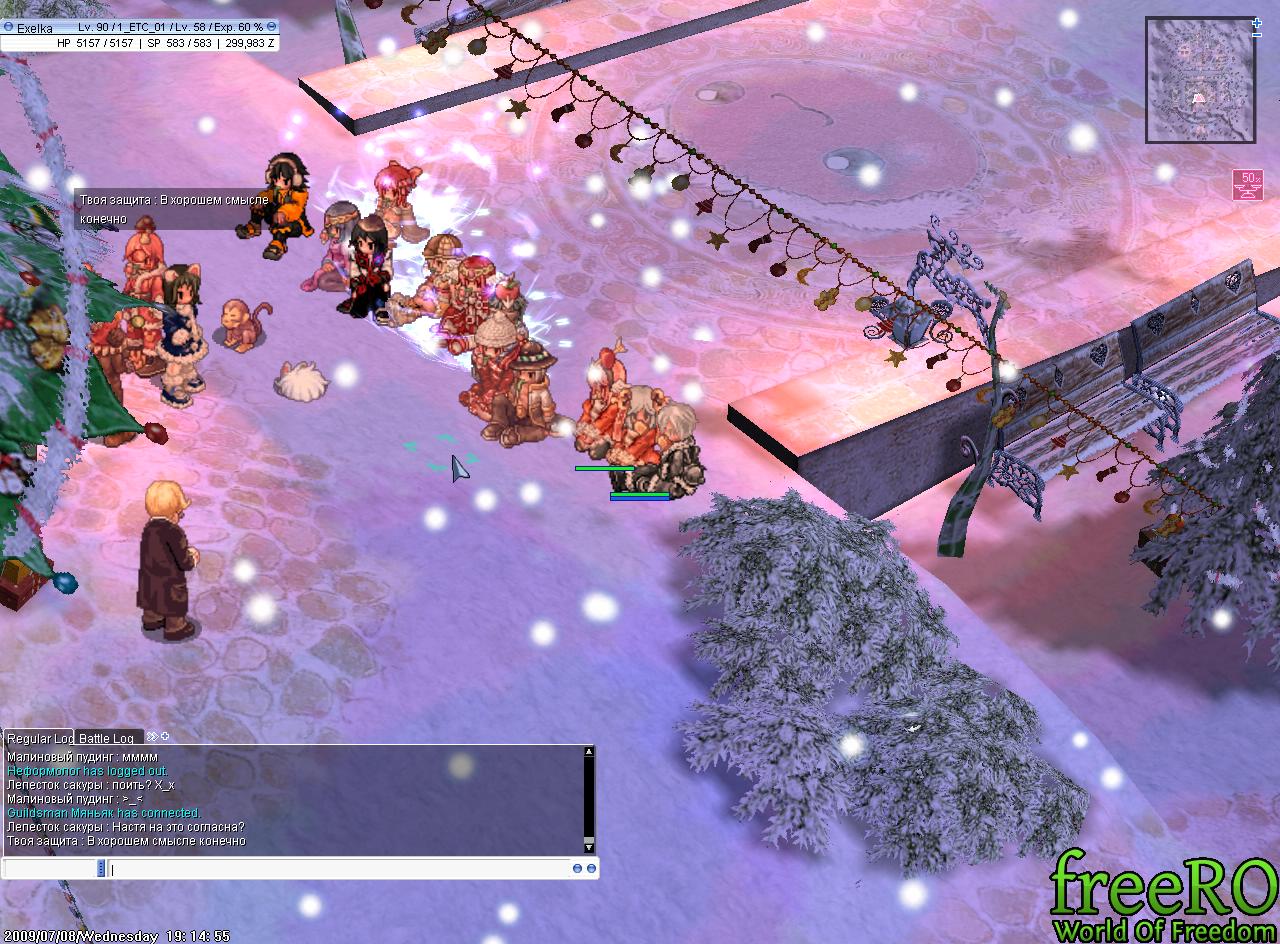
Task: Click the round button left of Exelka's name
Action: pyautogui.click(x=8, y=26)
